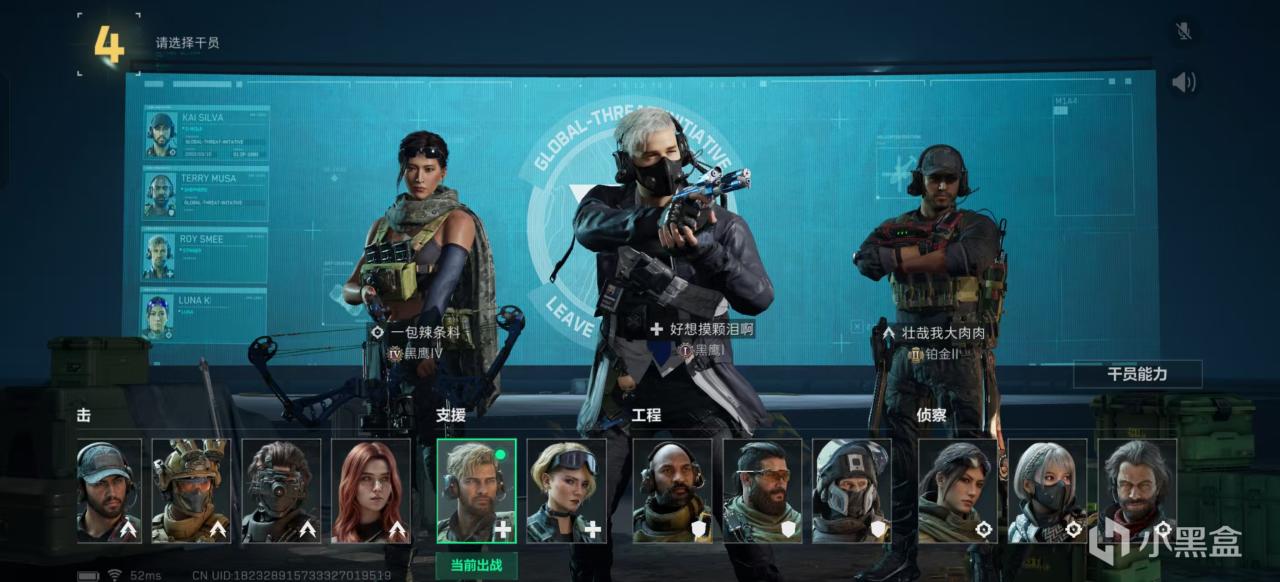The width and height of the screenshot is (1280, 582).
Task: Choose the silver-haired woman wearing a black mask
Action: click(x=1047, y=490)
